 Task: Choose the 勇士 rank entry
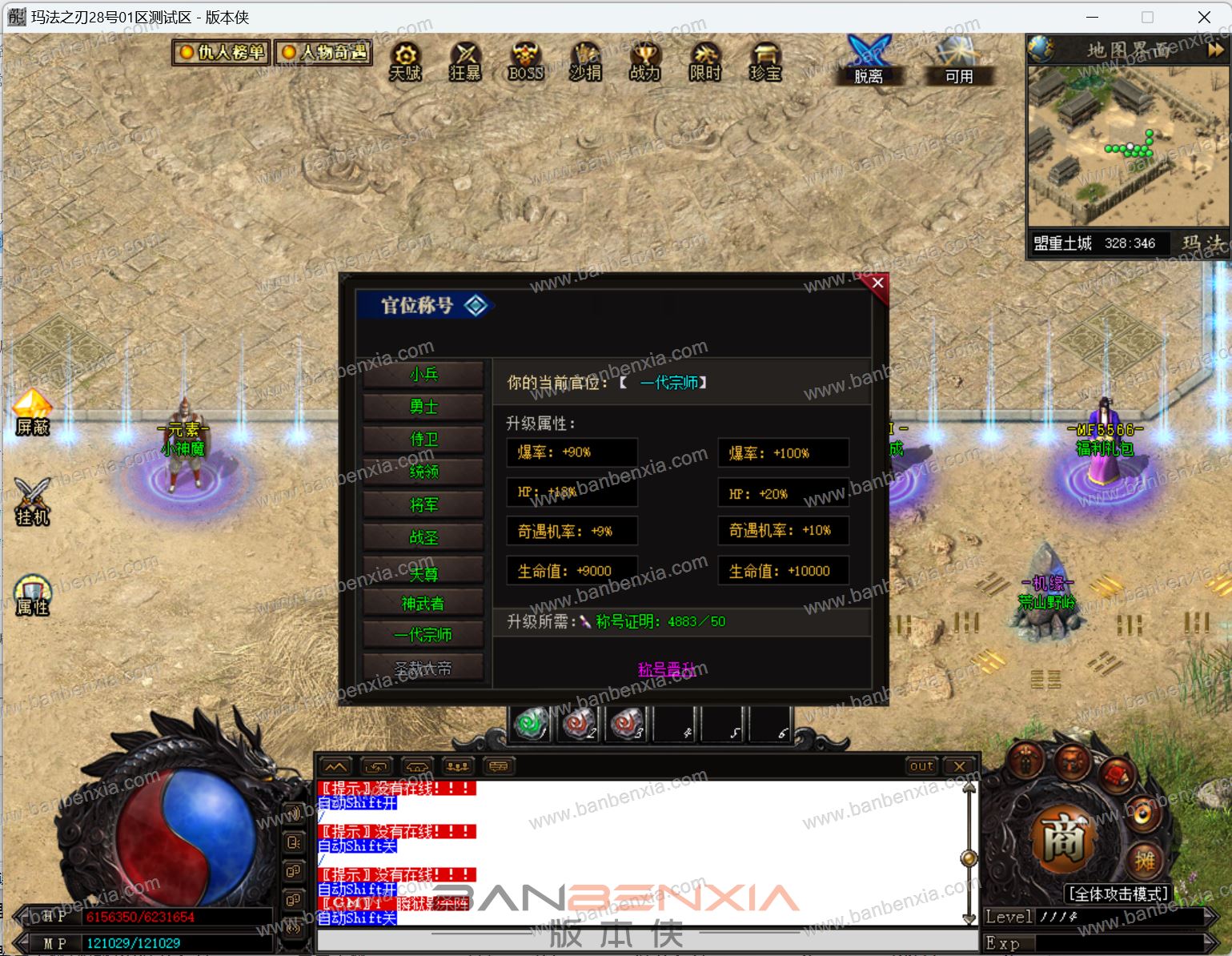click(423, 408)
